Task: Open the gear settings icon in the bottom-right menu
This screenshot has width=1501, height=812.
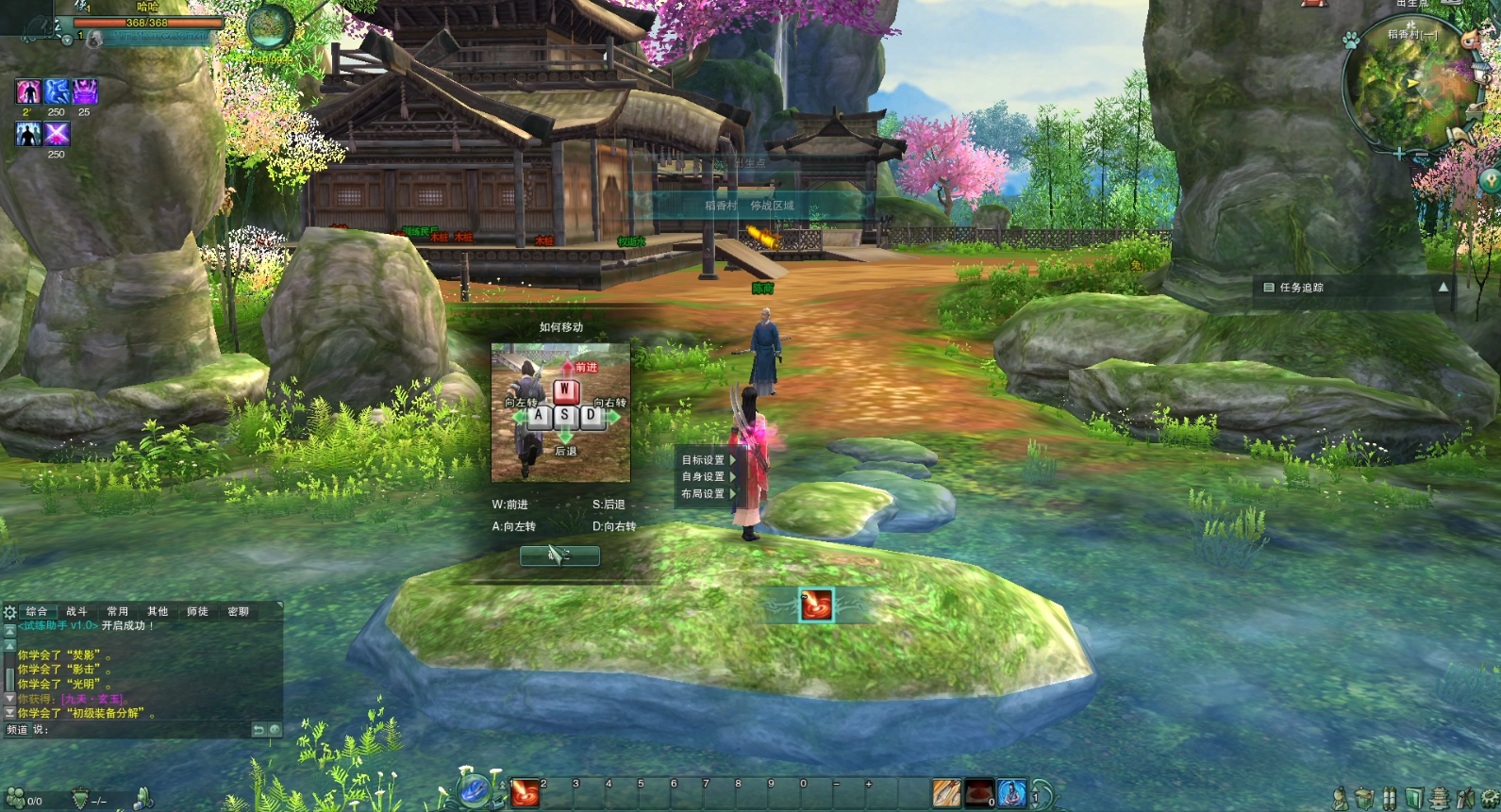Action: click(x=1489, y=799)
